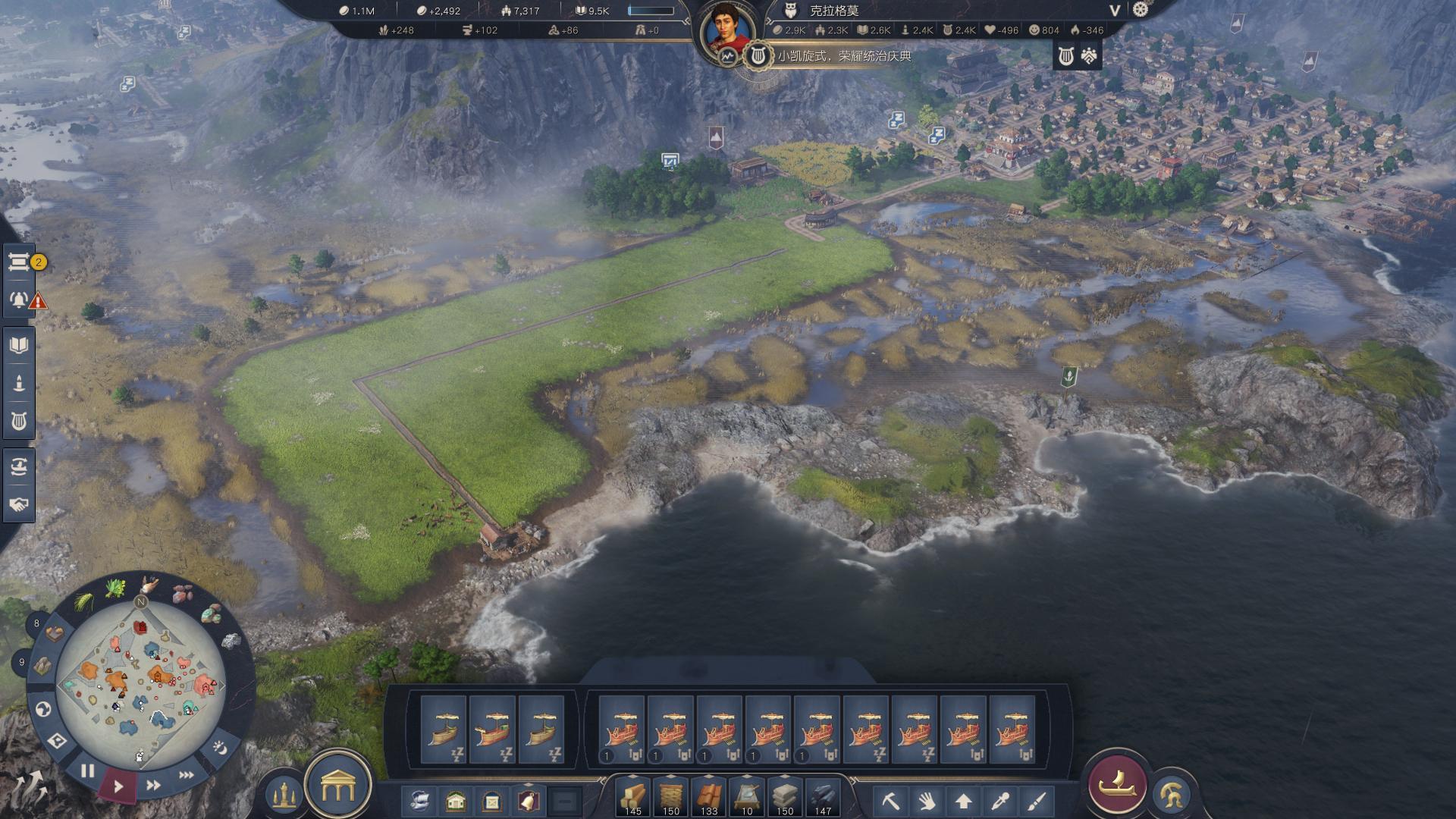
Task: Choose the eyedropper copy tool
Action: pos(1000,801)
